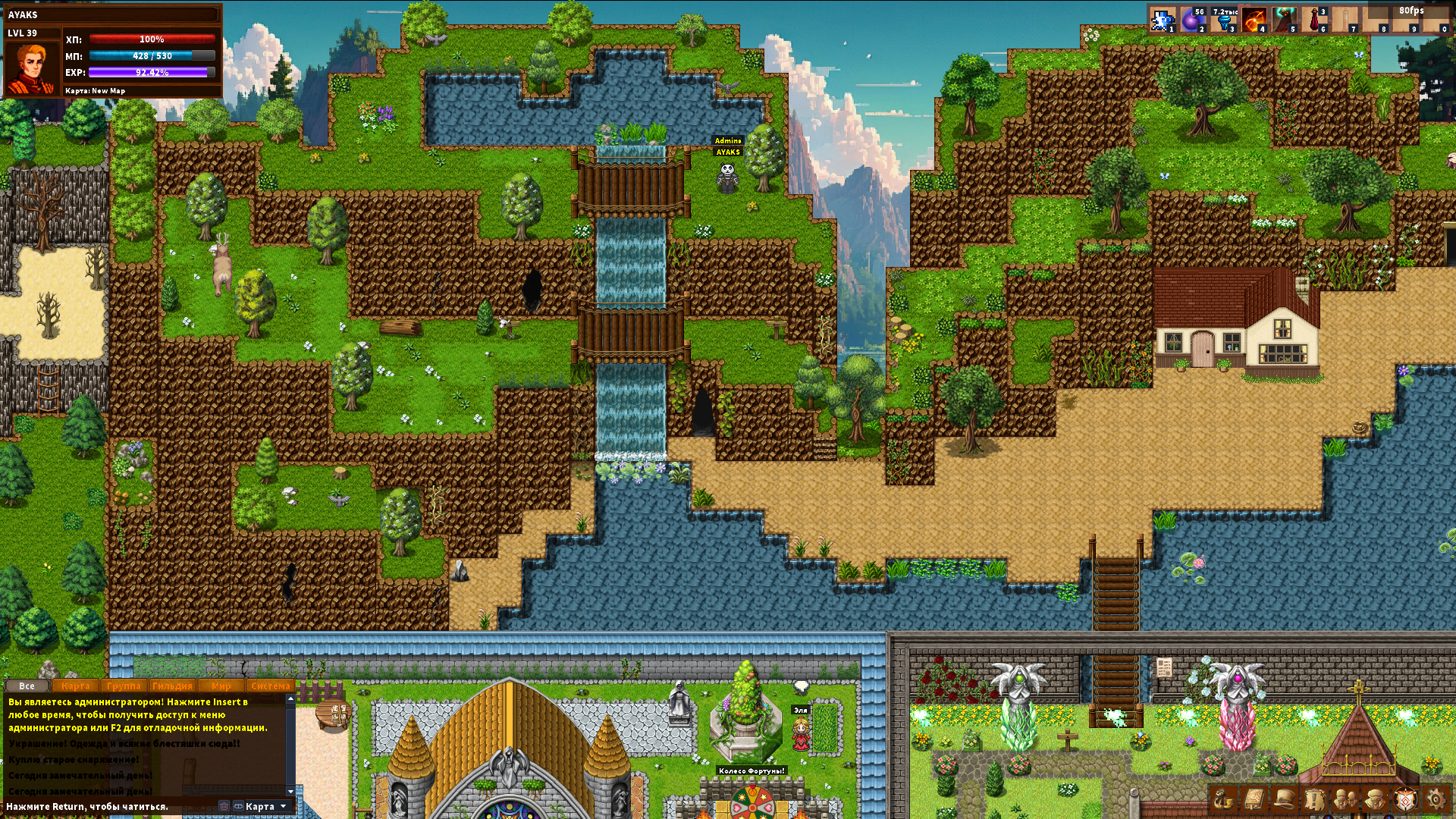1456x819 pixels.
Task: Open the top hat character menu
Action: click(1283, 799)
